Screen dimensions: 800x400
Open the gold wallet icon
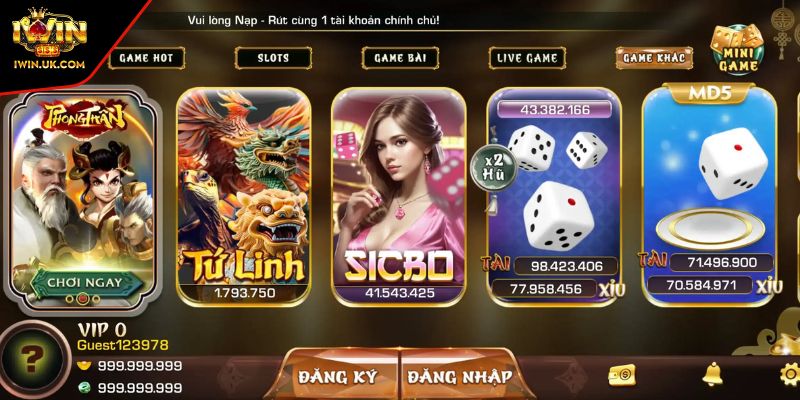(621, 374)
